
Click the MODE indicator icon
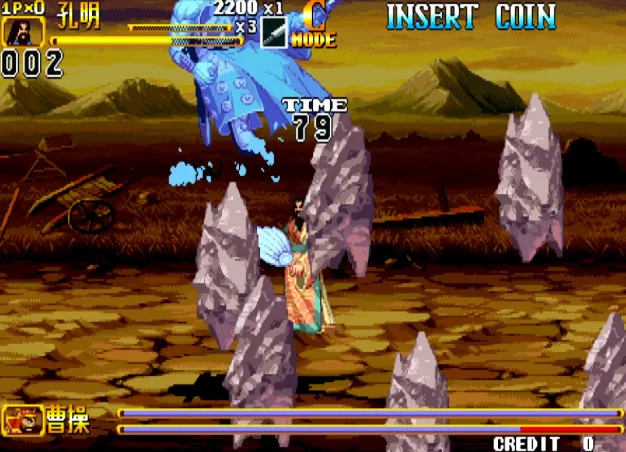314,27
